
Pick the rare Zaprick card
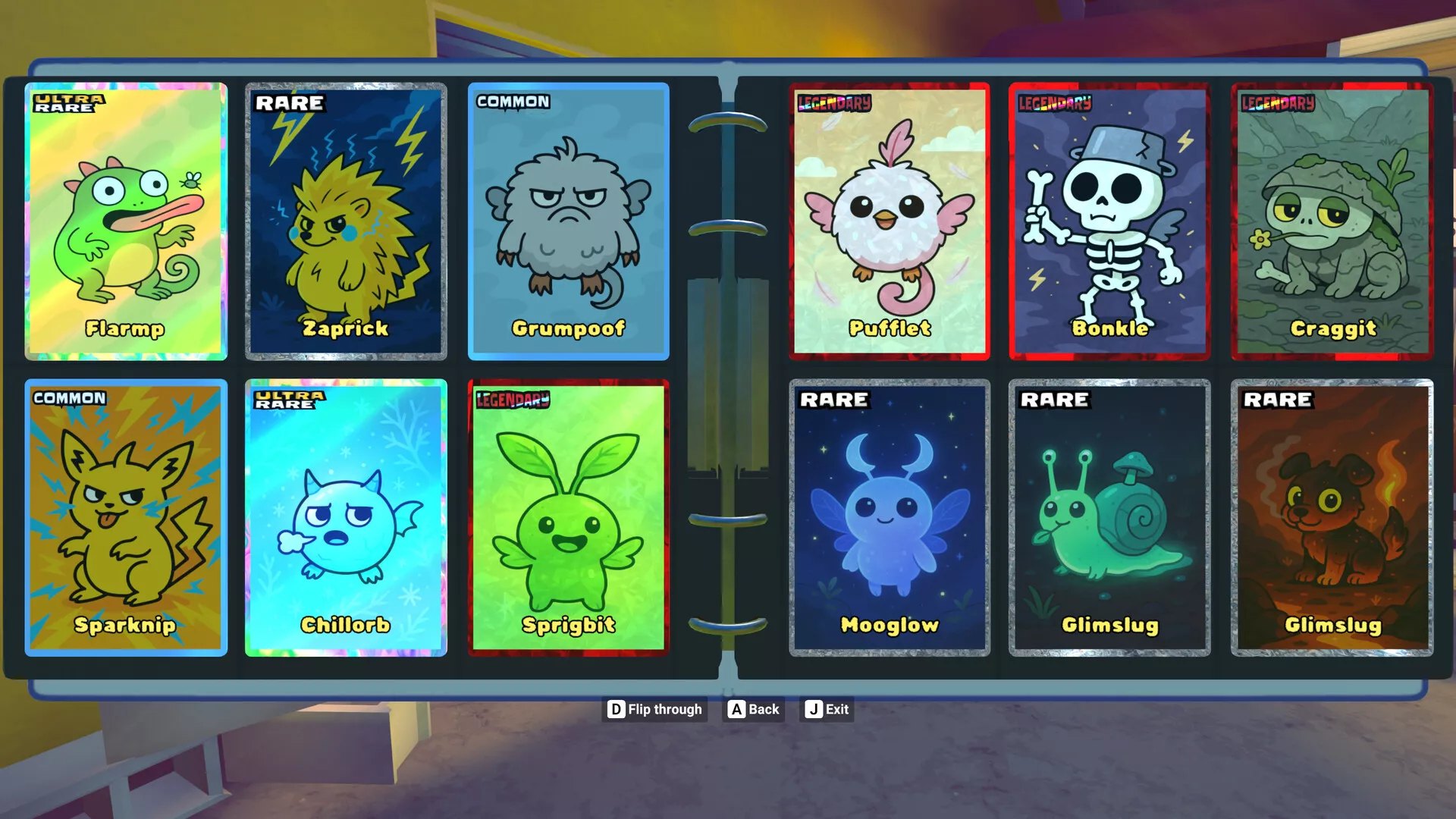click(346, 221)
